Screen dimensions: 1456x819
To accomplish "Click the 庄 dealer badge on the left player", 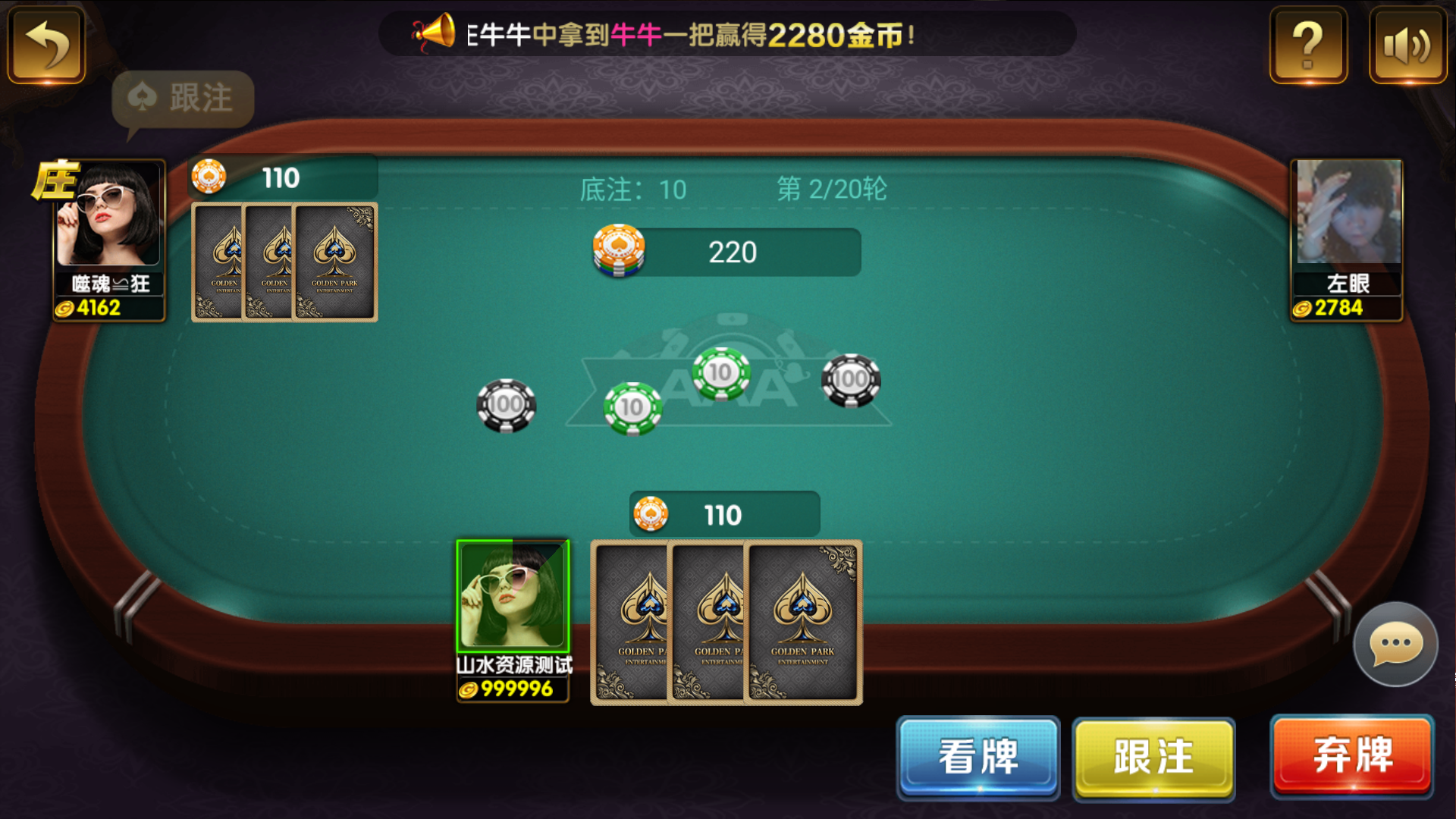I will (58, 180).
